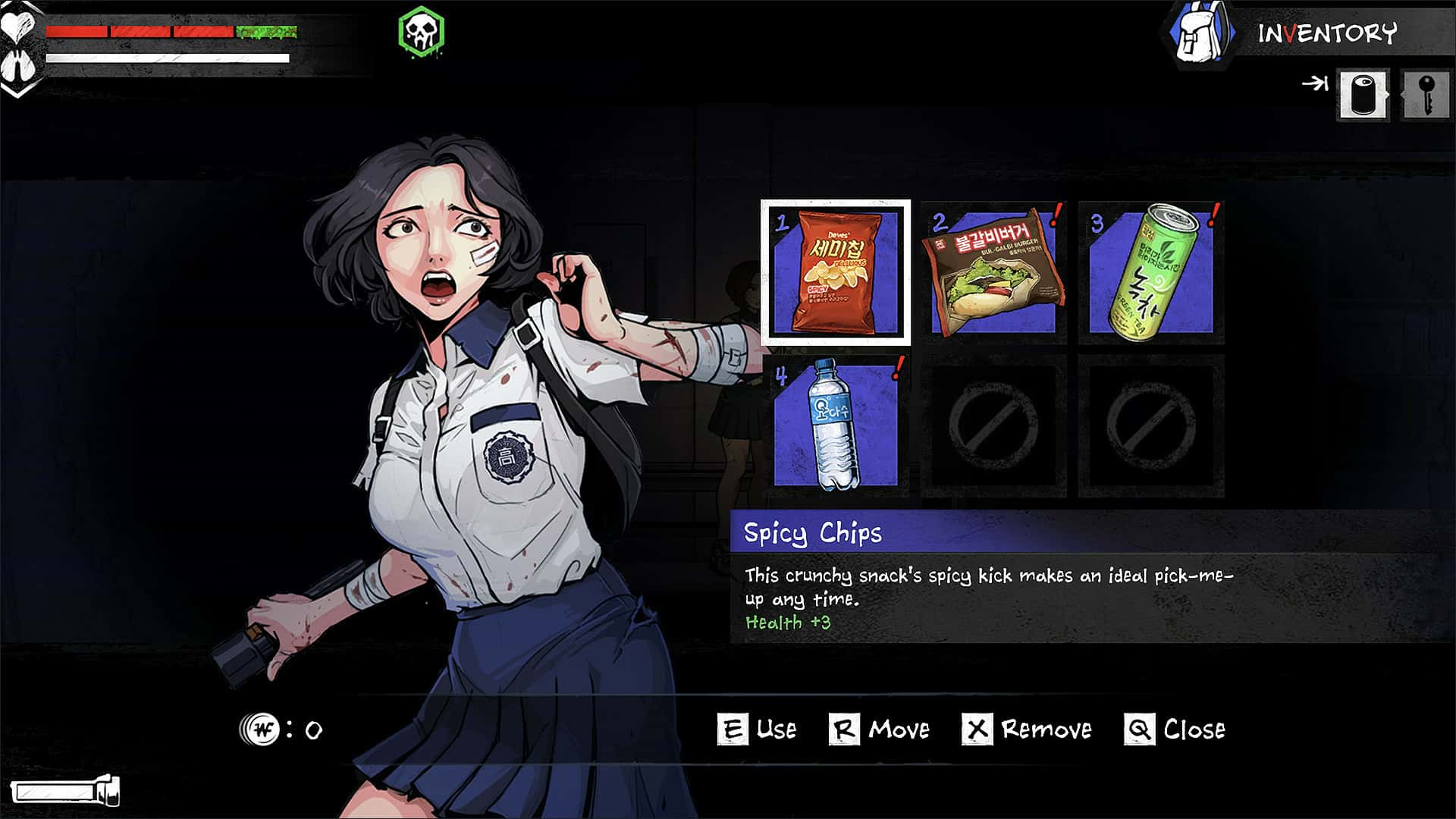Click the X key icon beside Remove

tap(977, 729)
